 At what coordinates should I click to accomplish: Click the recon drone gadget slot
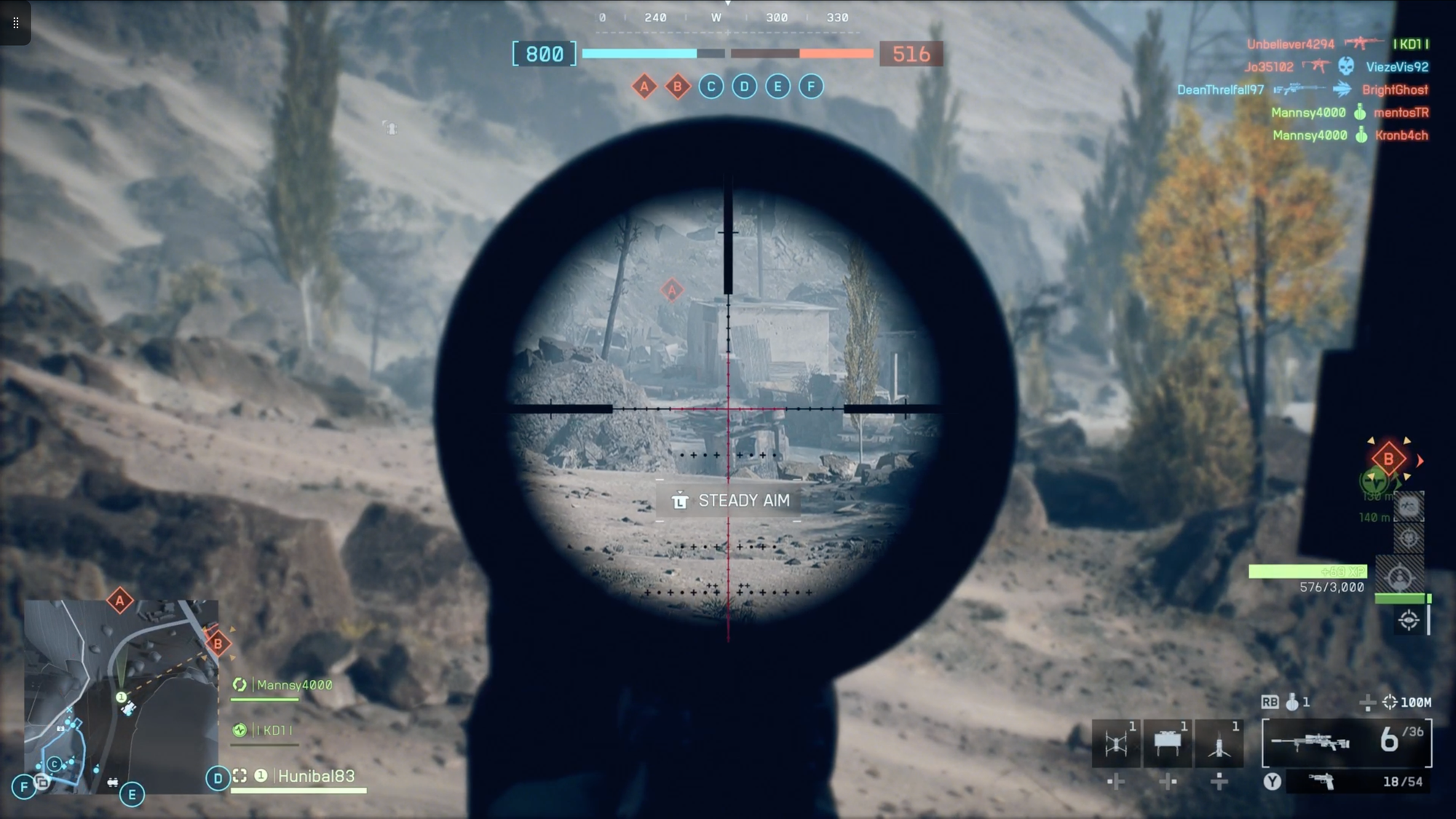coord(1116,743)
